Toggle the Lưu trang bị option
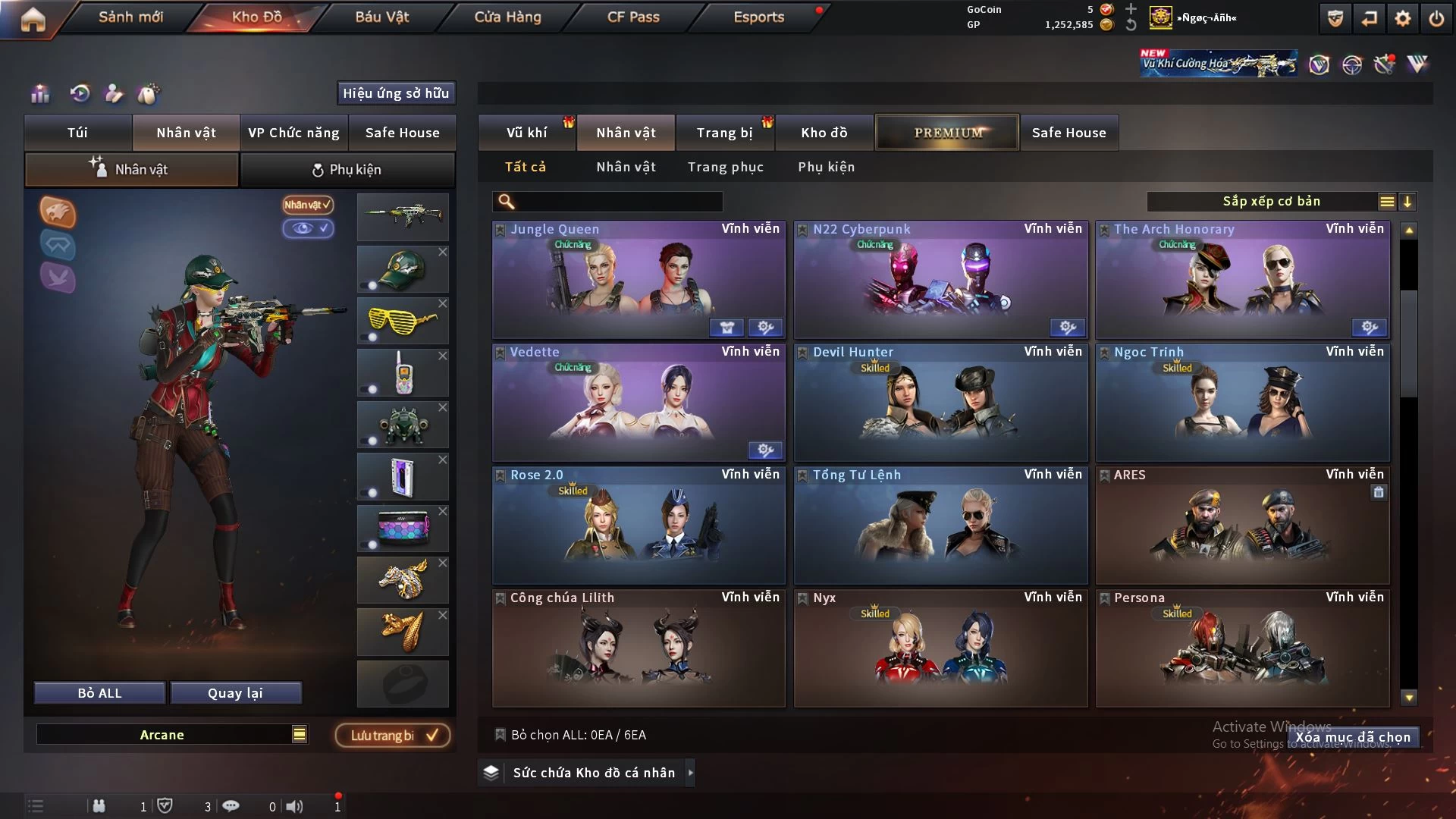 tap(393, 735)
